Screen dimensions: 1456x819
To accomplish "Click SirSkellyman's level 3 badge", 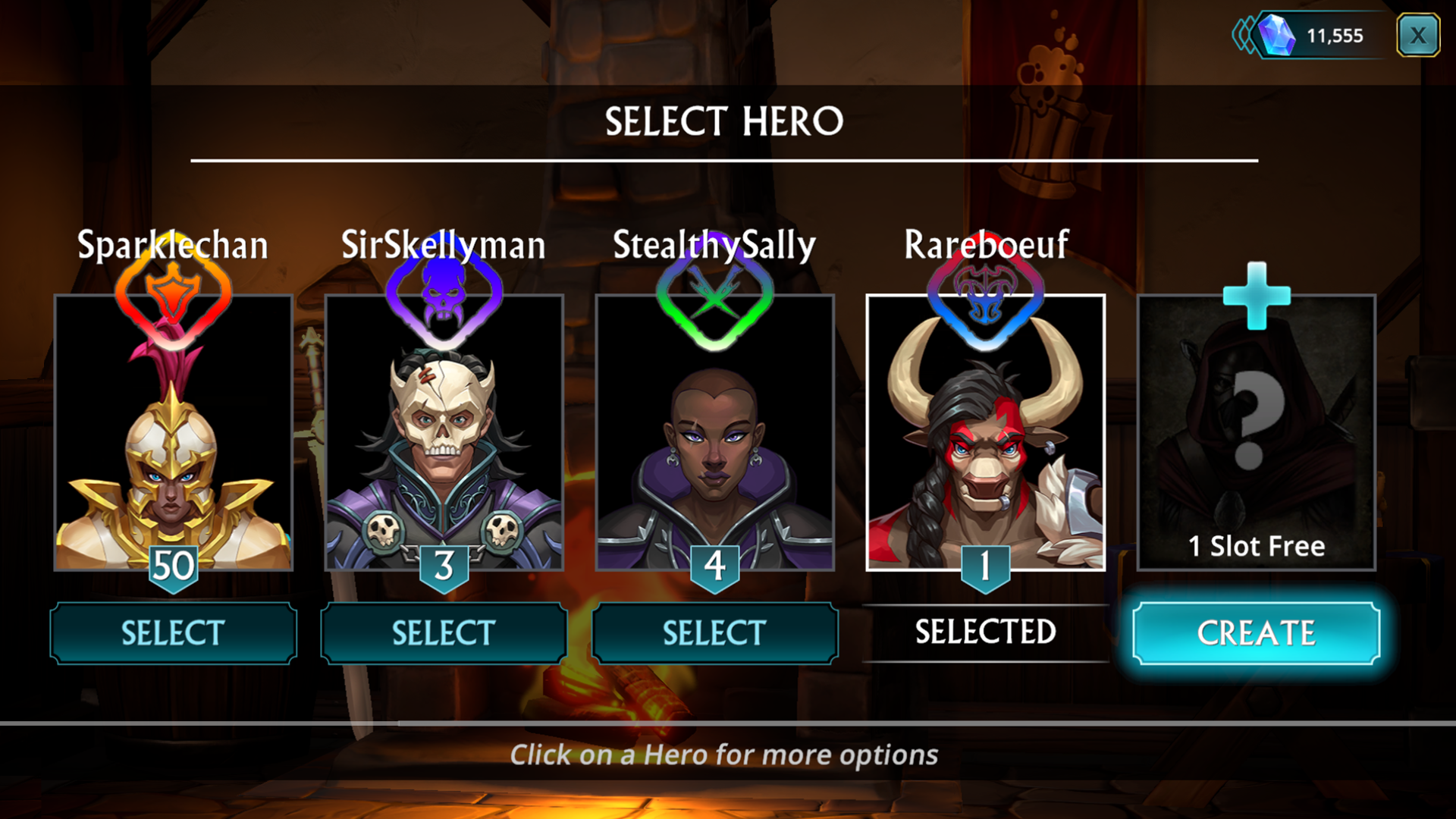I will tap(444, 564).
